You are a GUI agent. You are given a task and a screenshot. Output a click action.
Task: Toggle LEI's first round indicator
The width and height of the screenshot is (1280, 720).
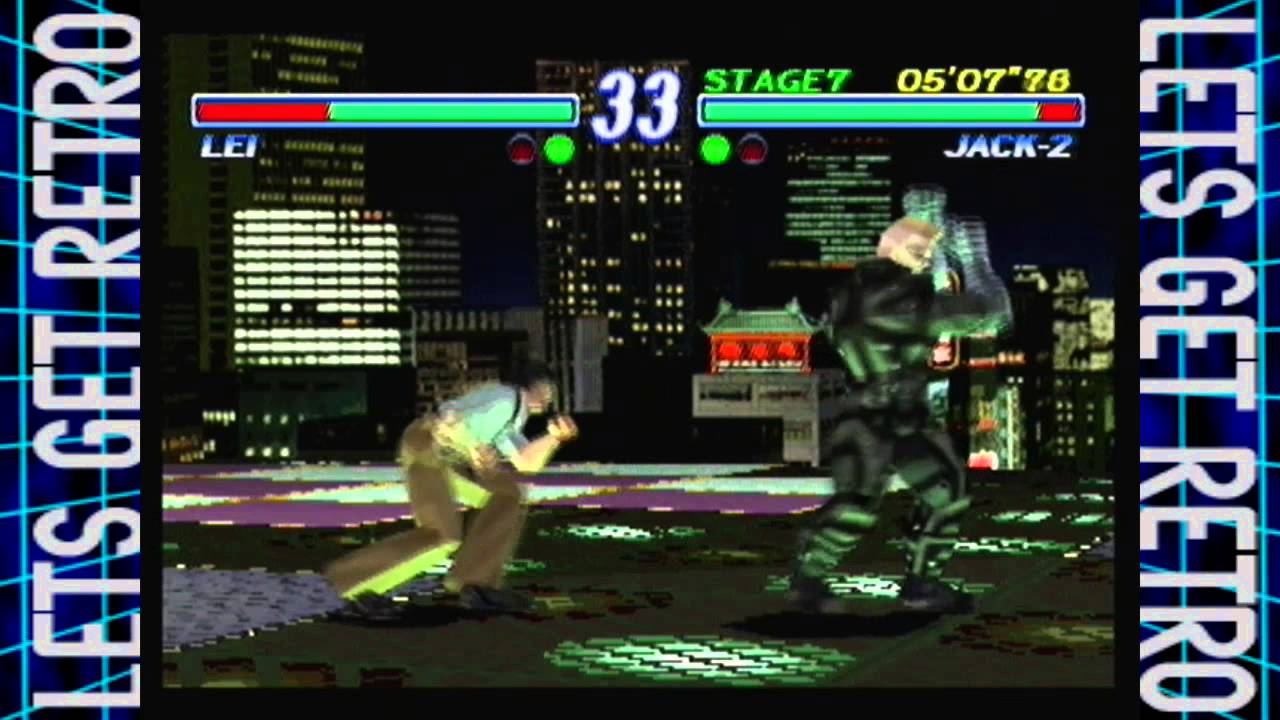pos(521,149)
